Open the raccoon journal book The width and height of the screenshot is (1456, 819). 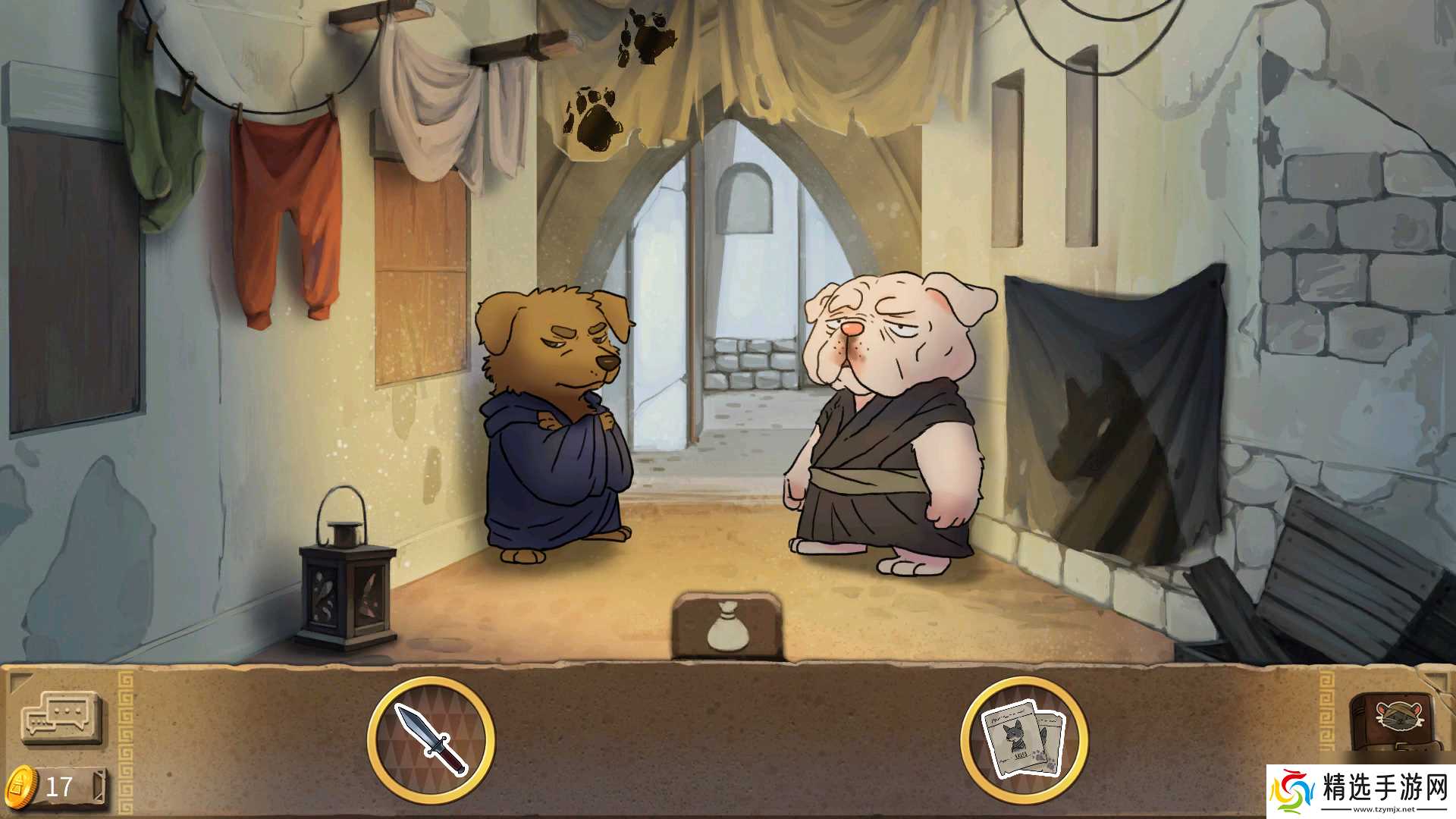[x=1396, y=720]
